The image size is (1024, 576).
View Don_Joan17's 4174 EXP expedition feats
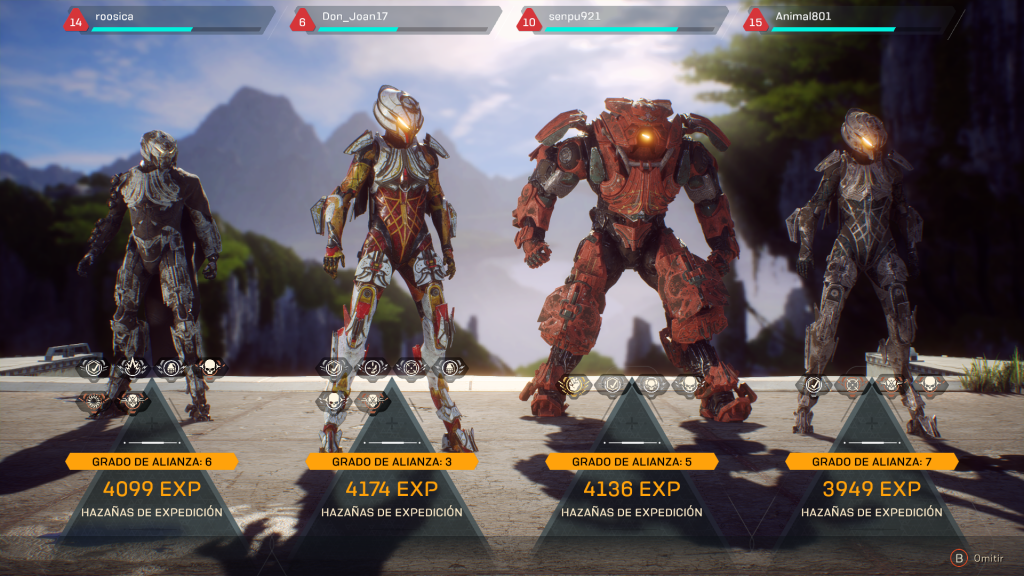point(392,490)
